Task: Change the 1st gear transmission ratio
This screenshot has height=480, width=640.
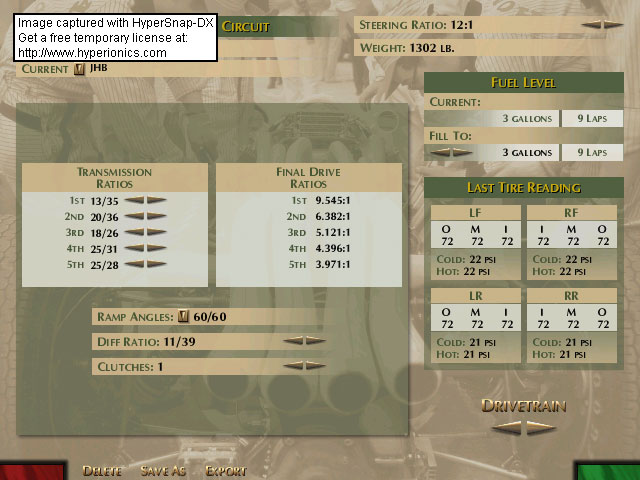Action: [145, 200]
